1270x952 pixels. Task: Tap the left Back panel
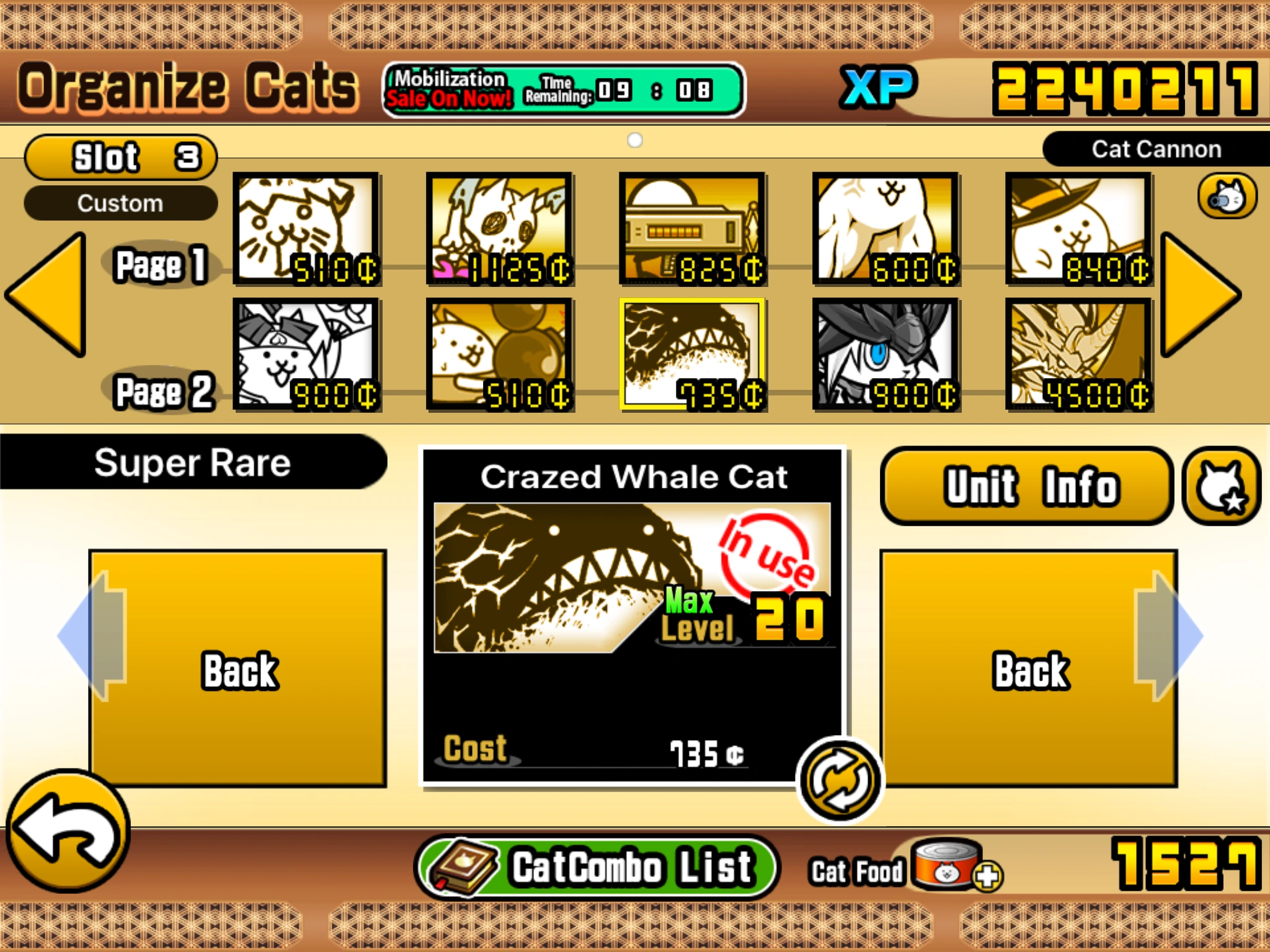pyautogui.click(x=239, y=669)
